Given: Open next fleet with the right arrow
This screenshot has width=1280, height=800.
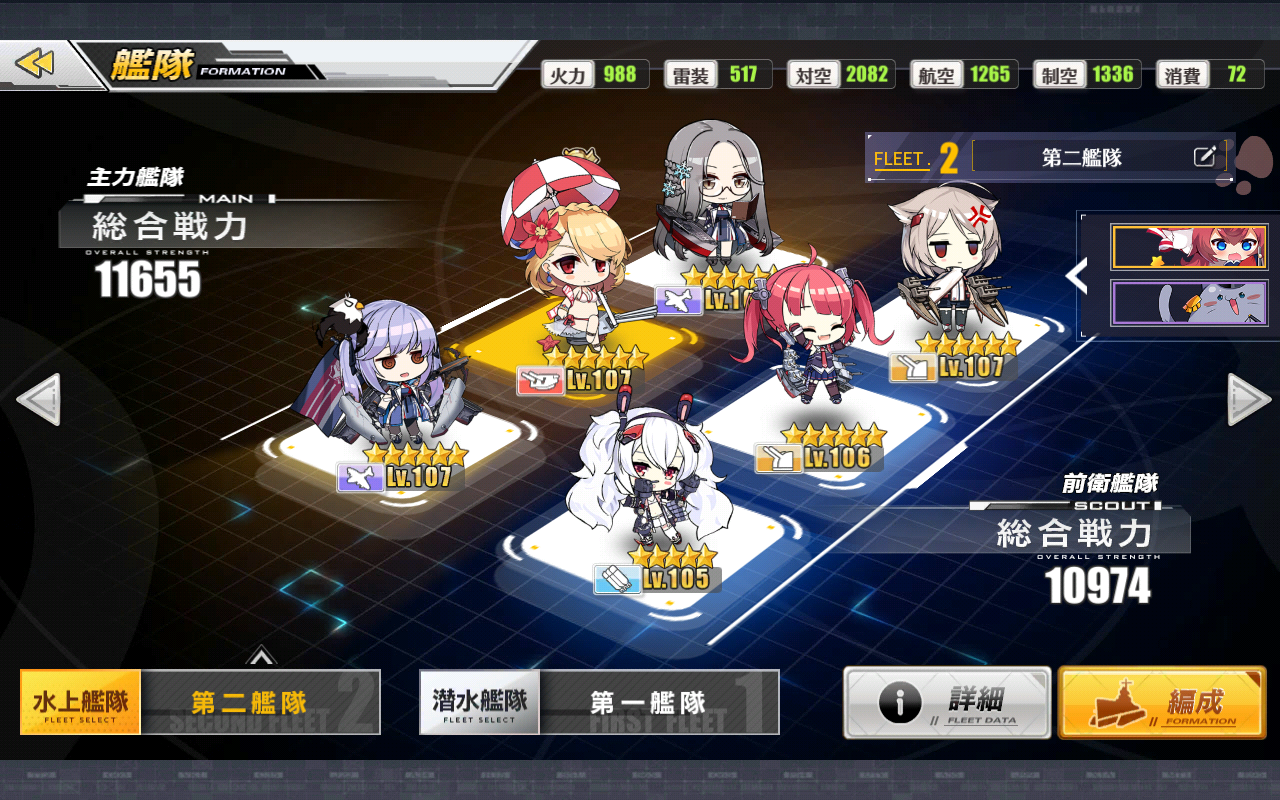Looking at the screenshot, I should click(x=1243, y=400).
